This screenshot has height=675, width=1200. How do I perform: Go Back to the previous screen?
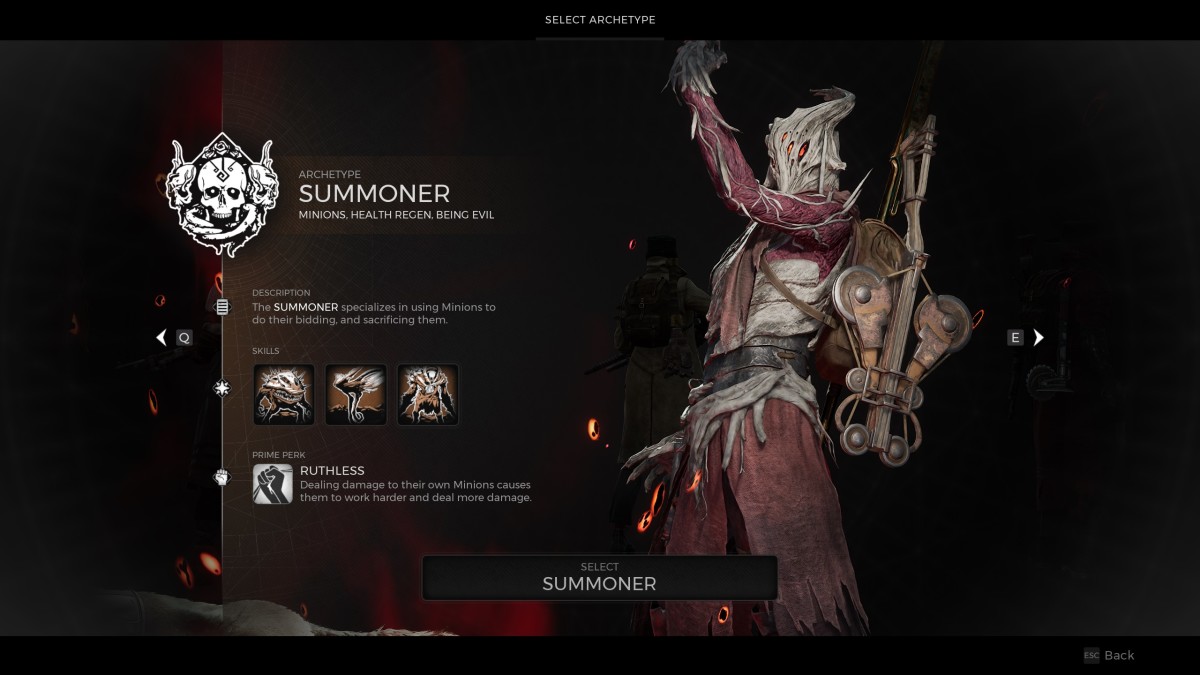[1109, 655]
